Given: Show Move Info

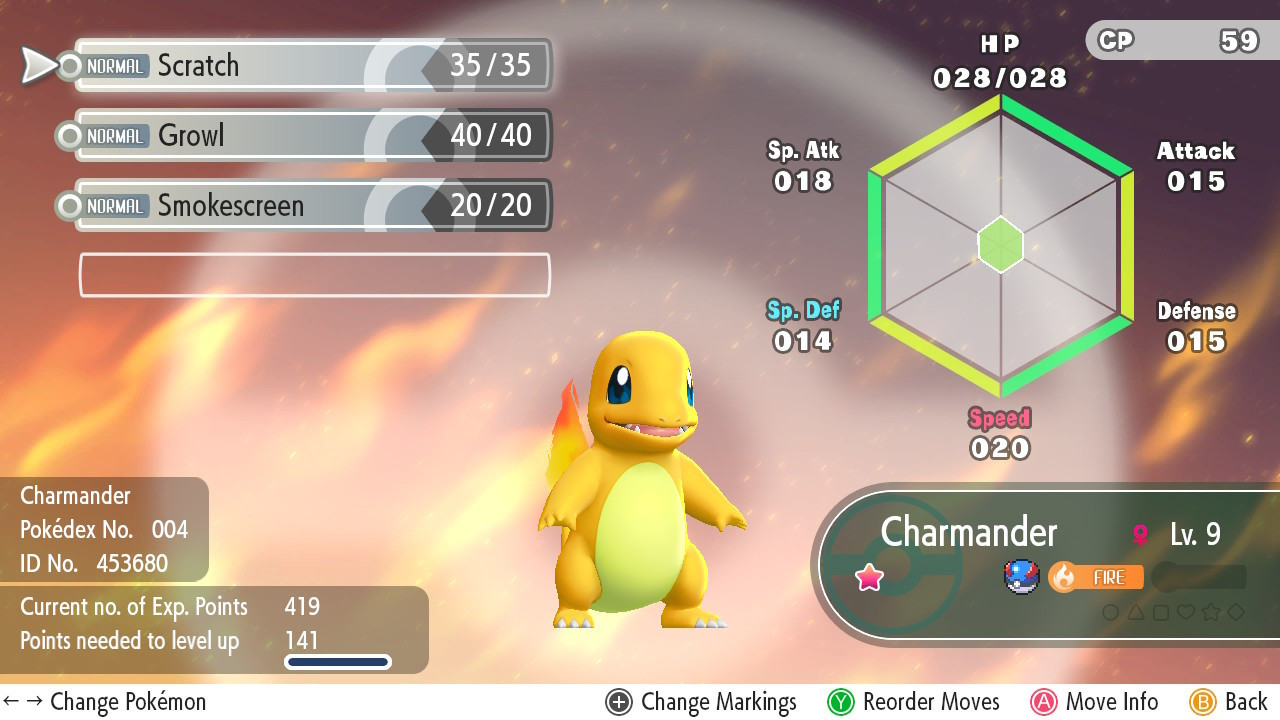Looking at the screenshot, I should pos(1094,702).
